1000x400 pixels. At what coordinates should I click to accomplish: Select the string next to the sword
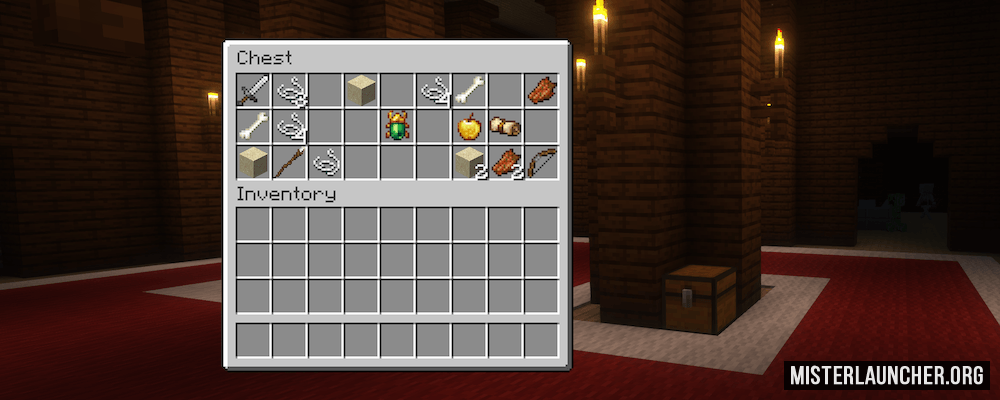point(289,91)
